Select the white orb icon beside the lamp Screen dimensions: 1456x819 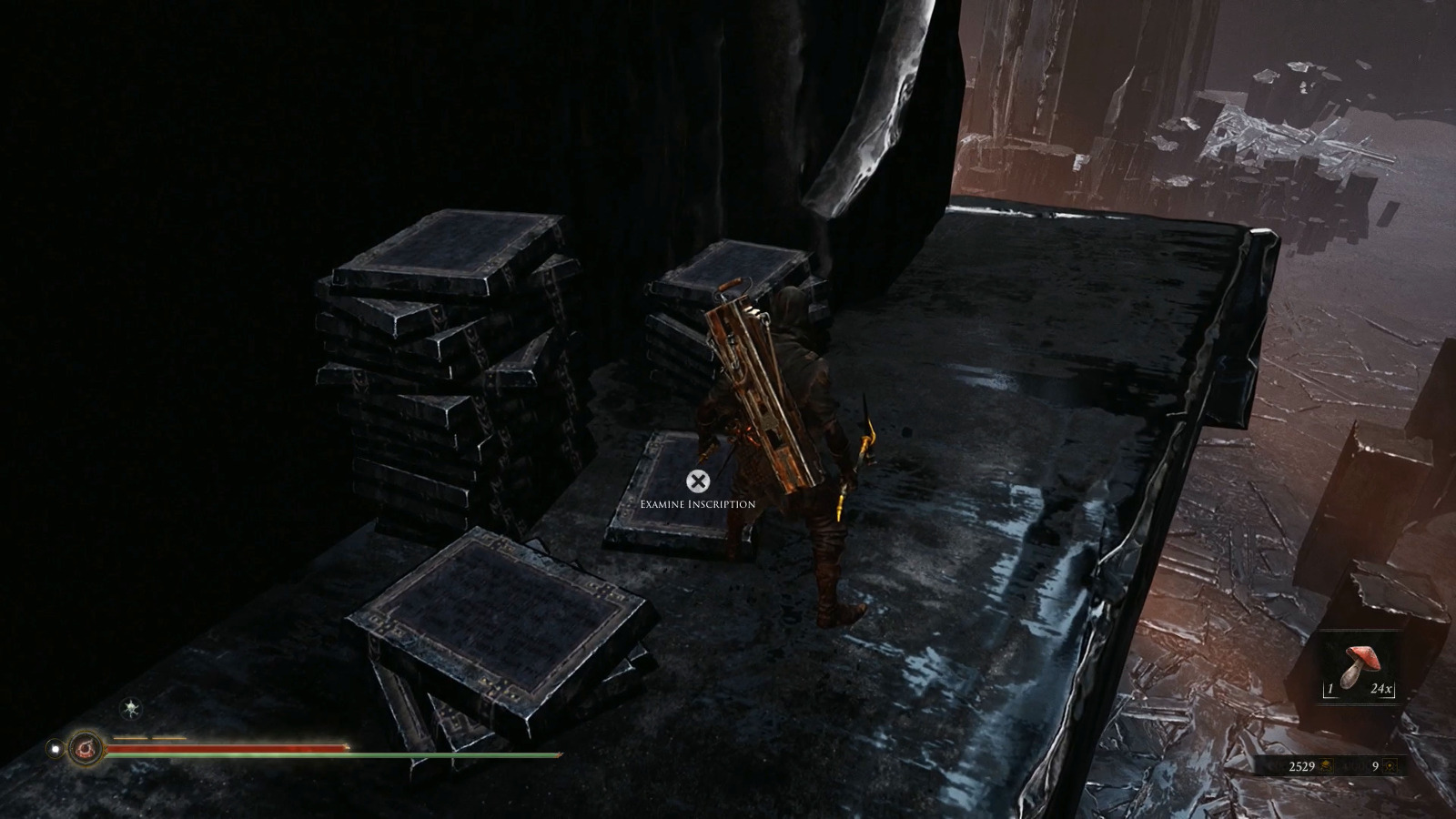[56, 748]
